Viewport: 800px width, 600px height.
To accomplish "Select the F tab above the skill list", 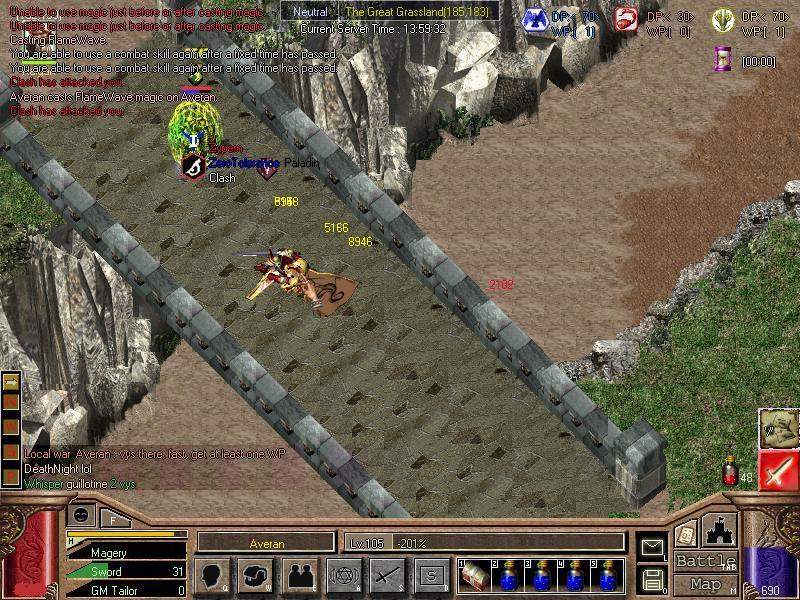I will pos(113,518).
